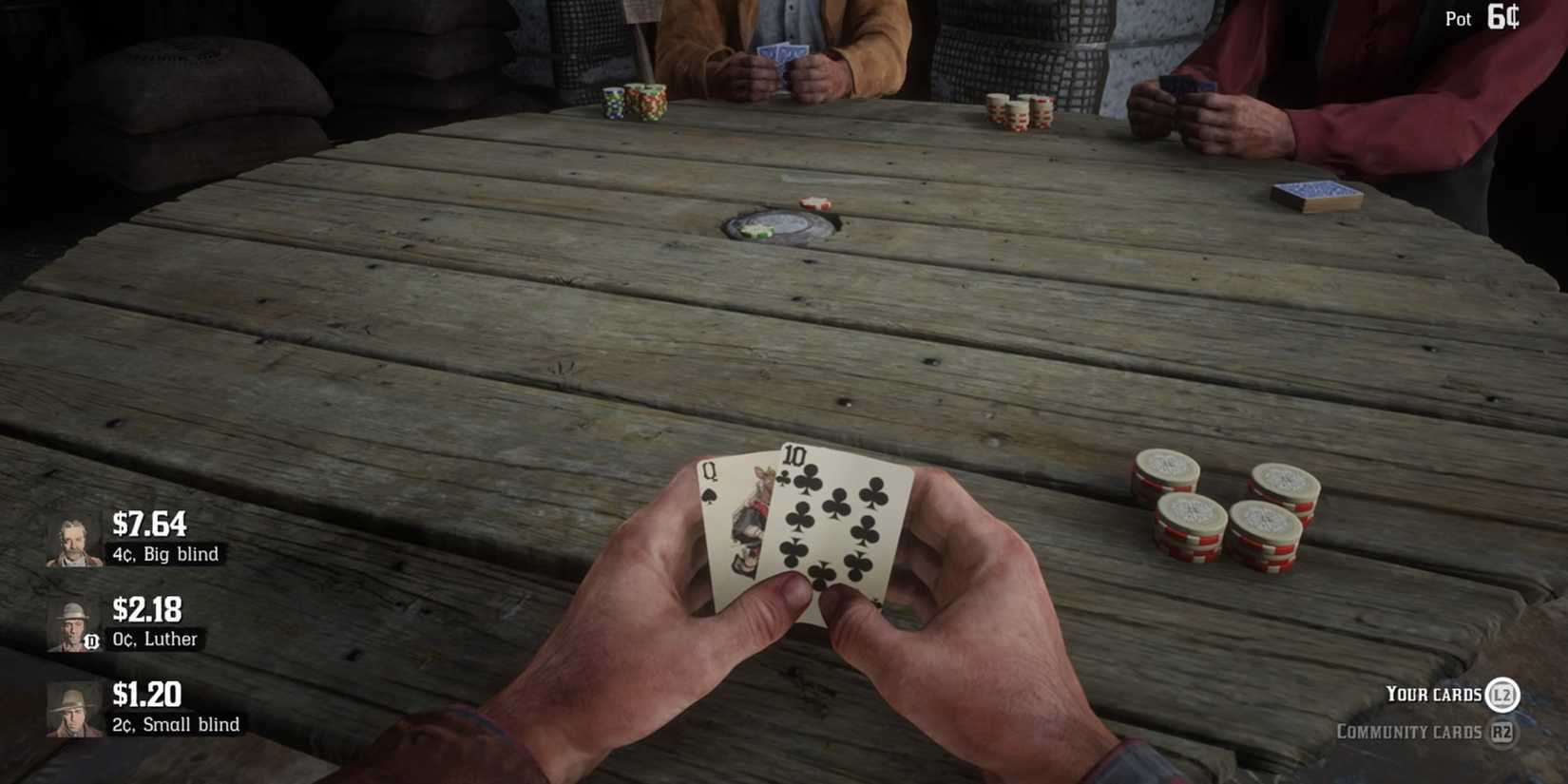Screen dimensions: 1568x784
Task: Click the $1.20 balance text
Action: point(145,696)
